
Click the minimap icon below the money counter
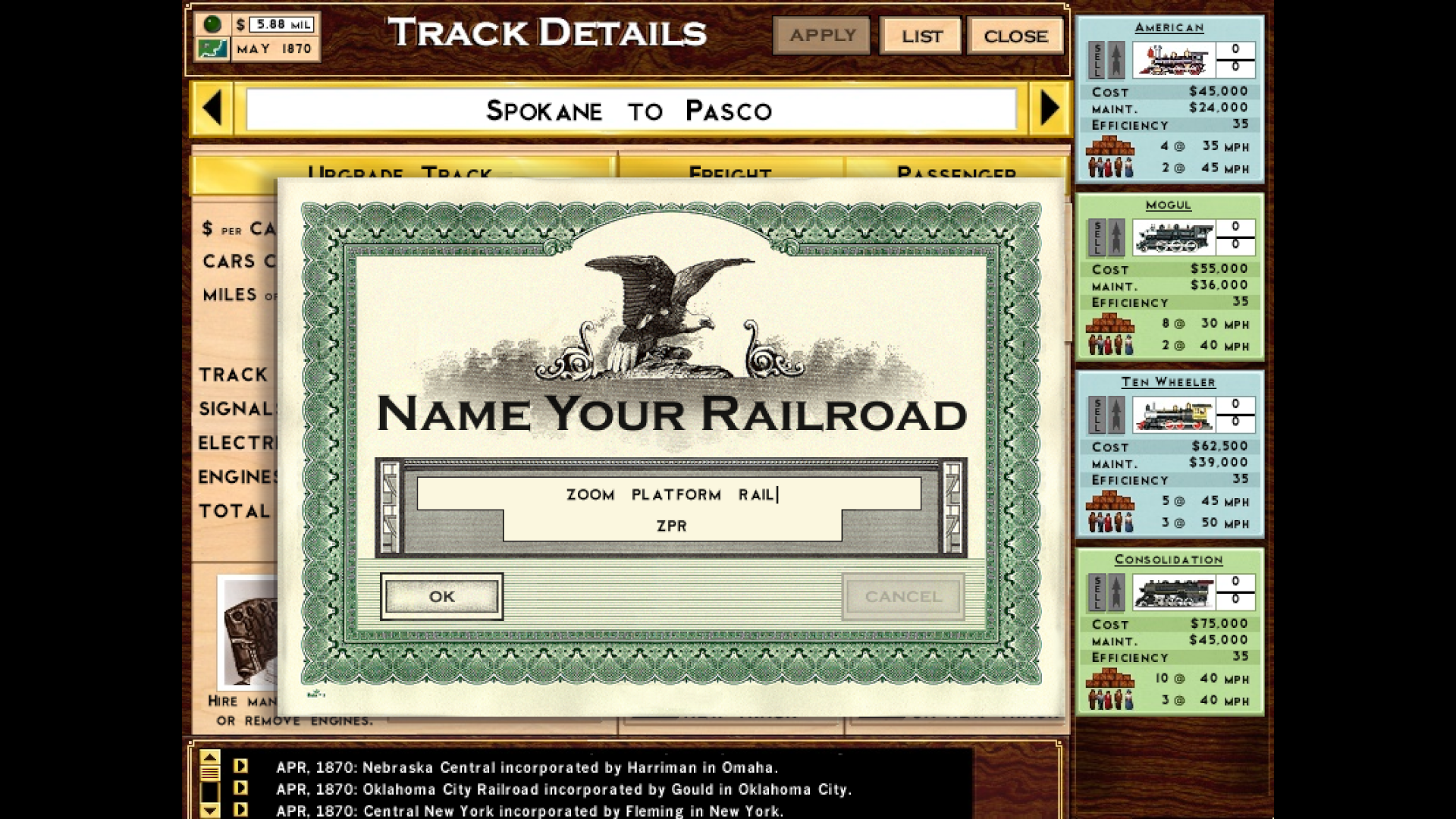coord(213,49)
